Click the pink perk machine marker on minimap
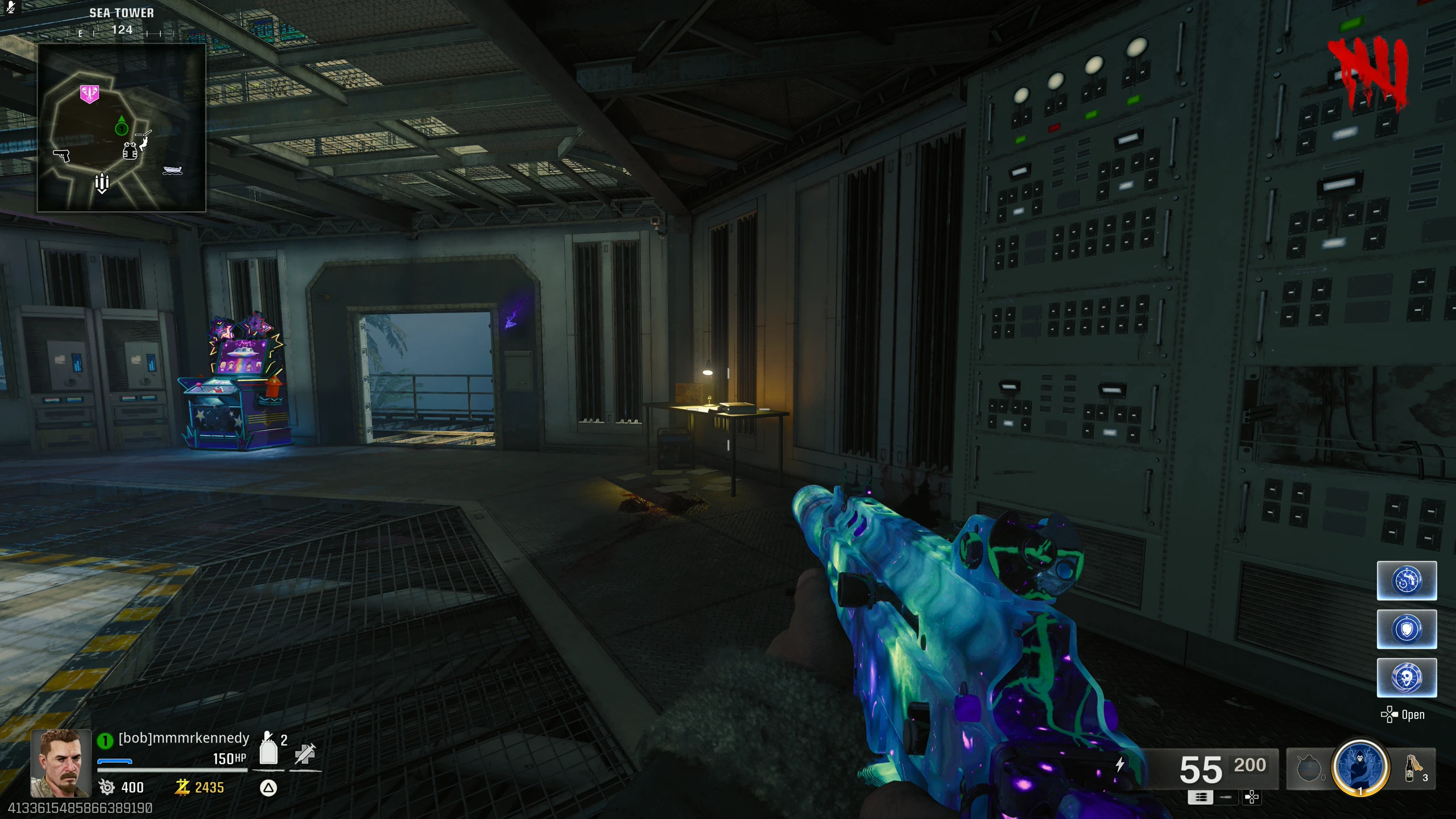1456x819 pixels. [x=89, y=94]
